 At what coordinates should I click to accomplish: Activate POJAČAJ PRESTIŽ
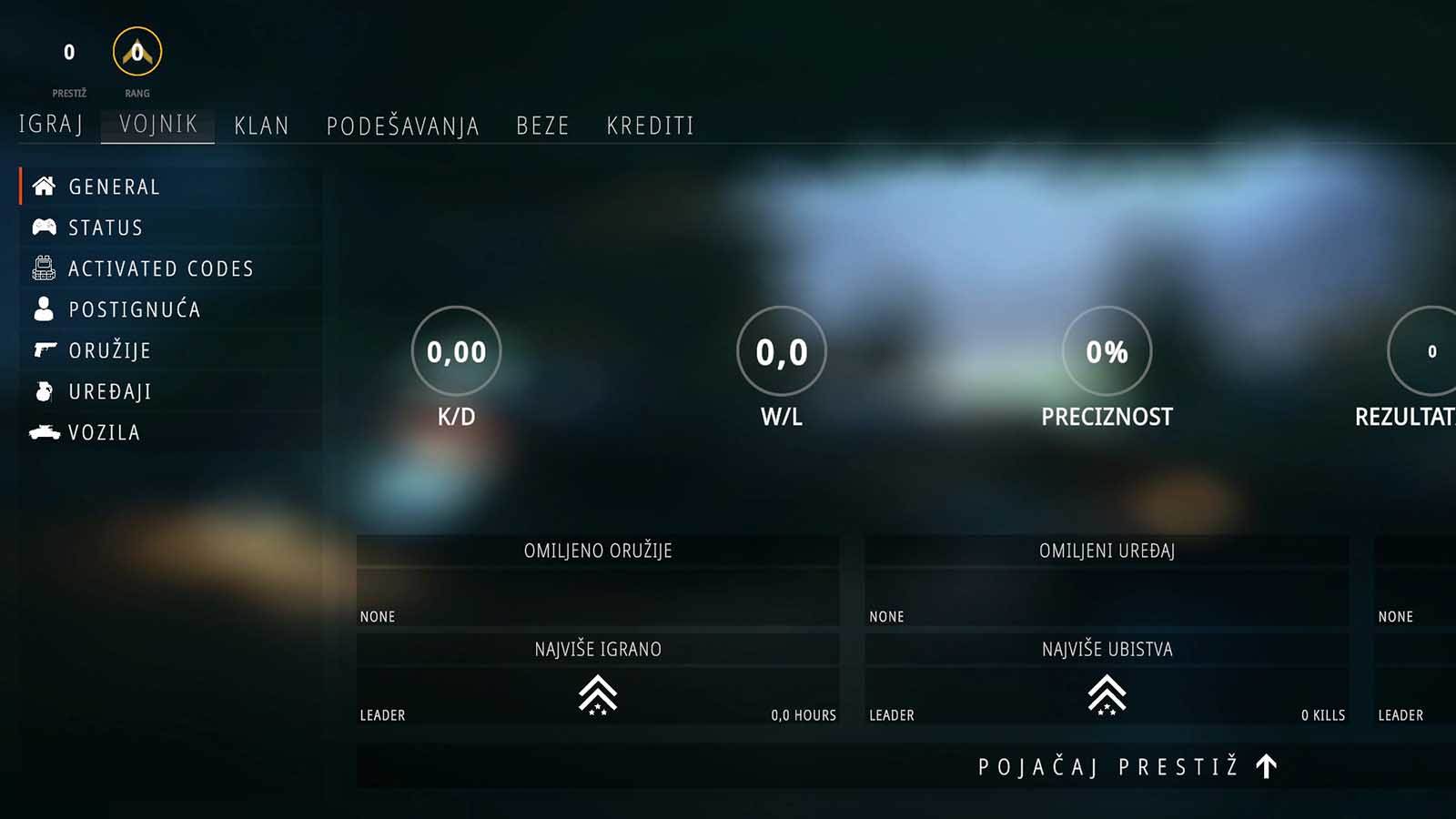1106,766
